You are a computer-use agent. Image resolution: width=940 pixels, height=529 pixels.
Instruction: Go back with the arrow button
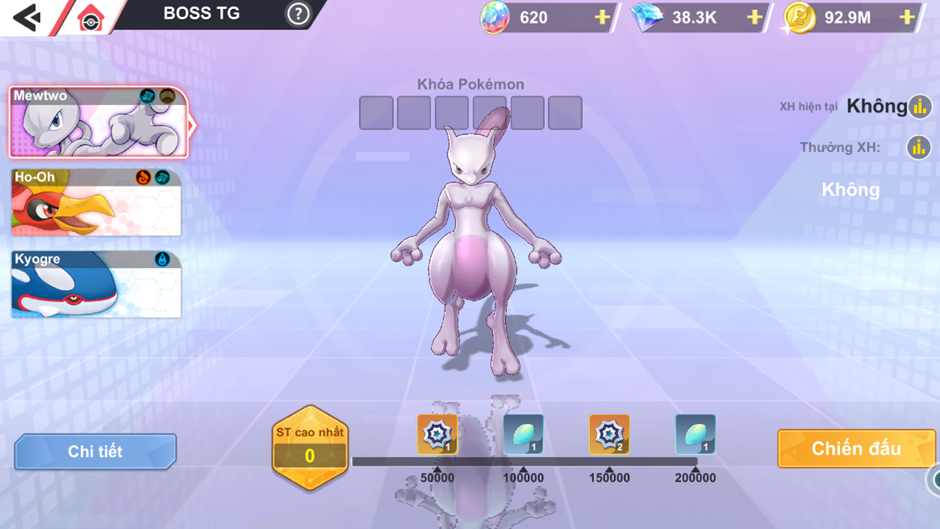point(27,17)
